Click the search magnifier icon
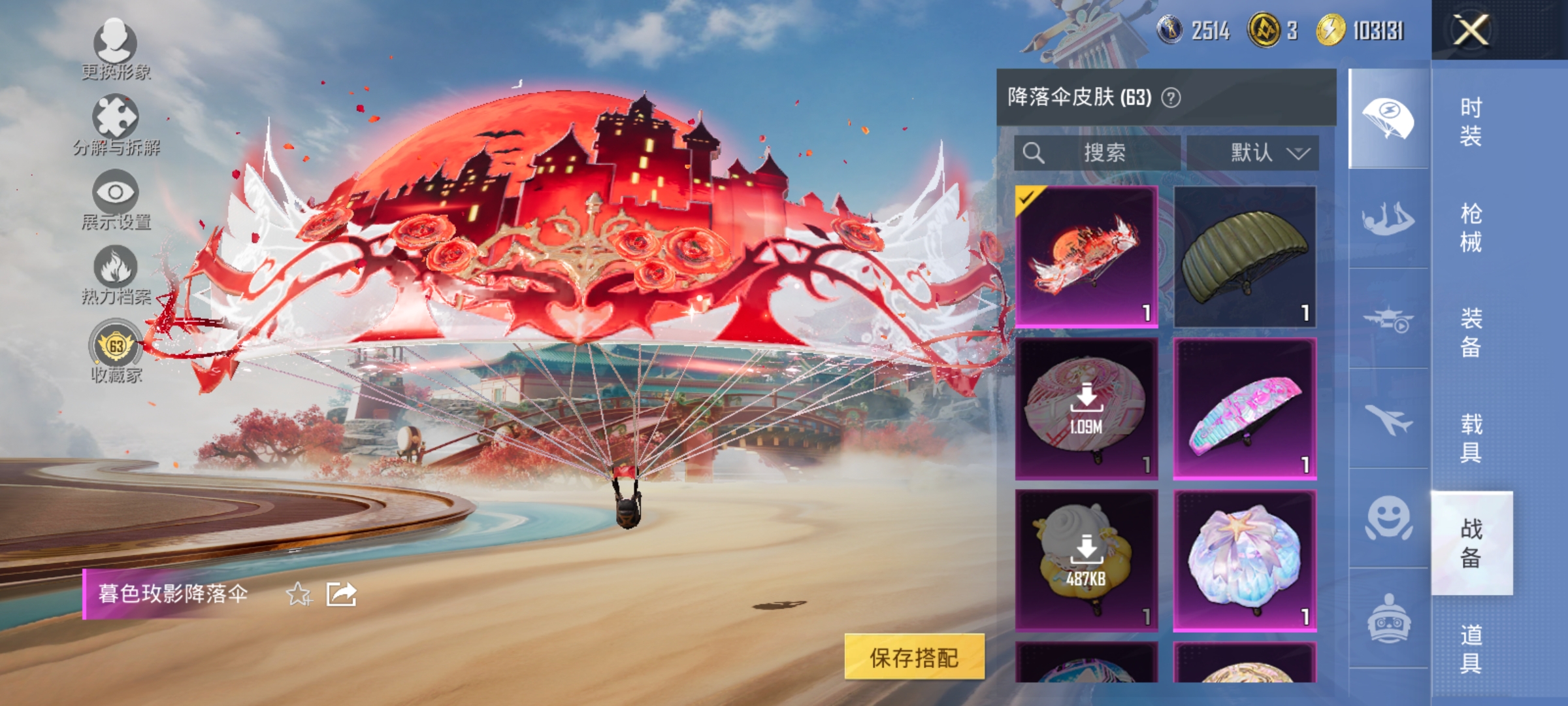 pos(1034,152)
